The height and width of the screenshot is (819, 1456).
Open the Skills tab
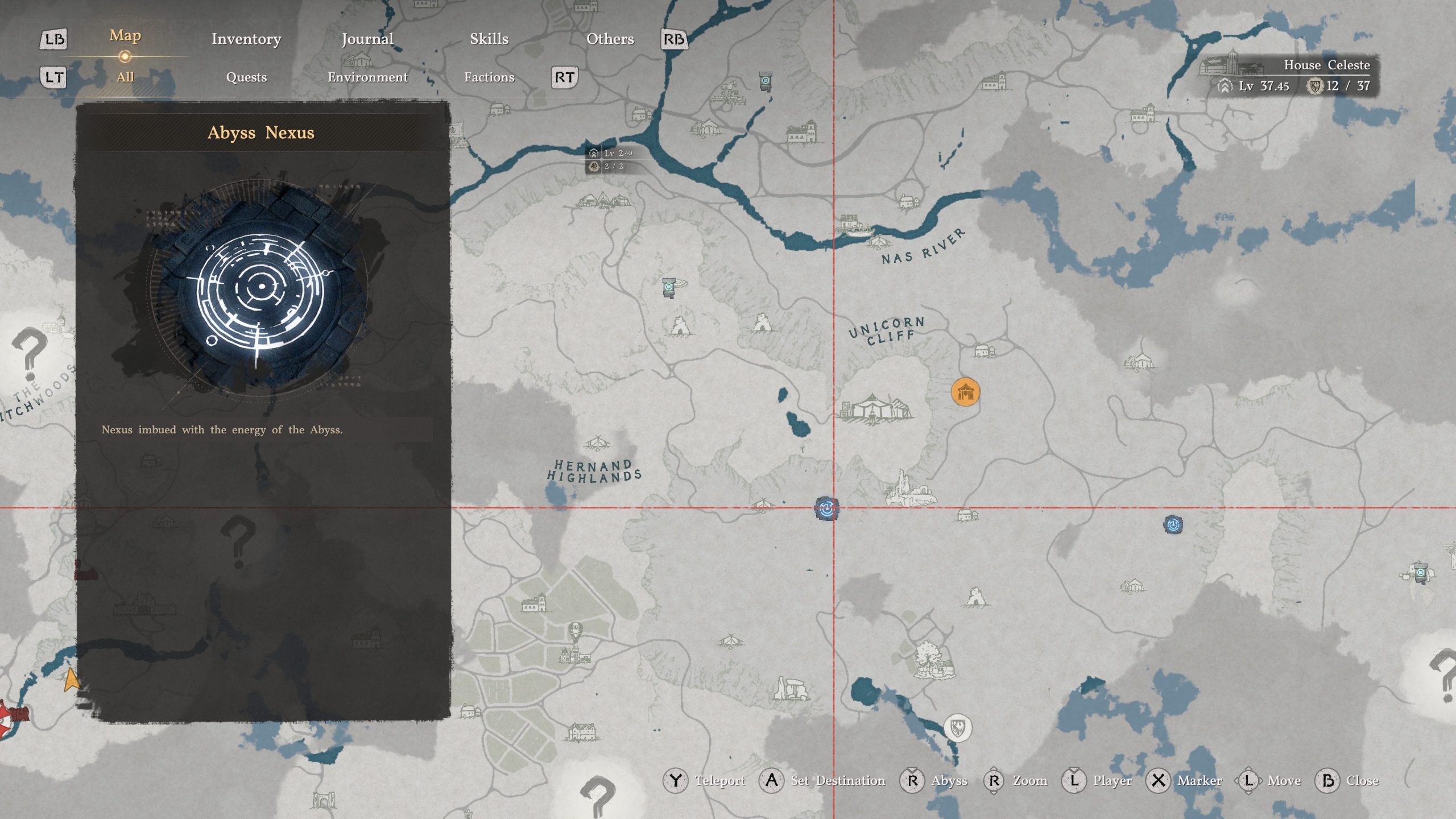point(488,39)
